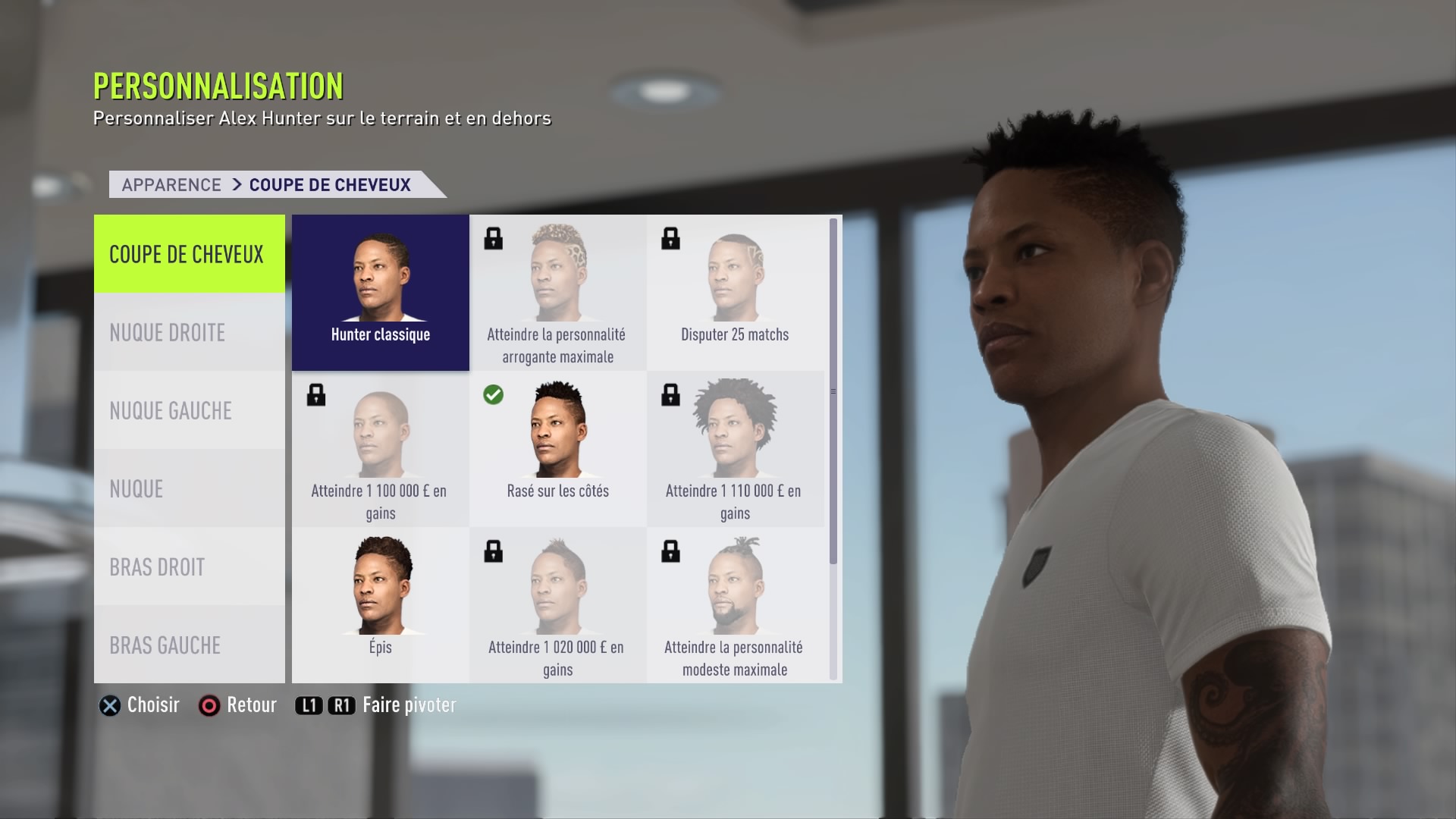The width and height of the screenshot is (1456, 819).
Task: Click Apparence in the breadcrumb
Action: [171, 184]
